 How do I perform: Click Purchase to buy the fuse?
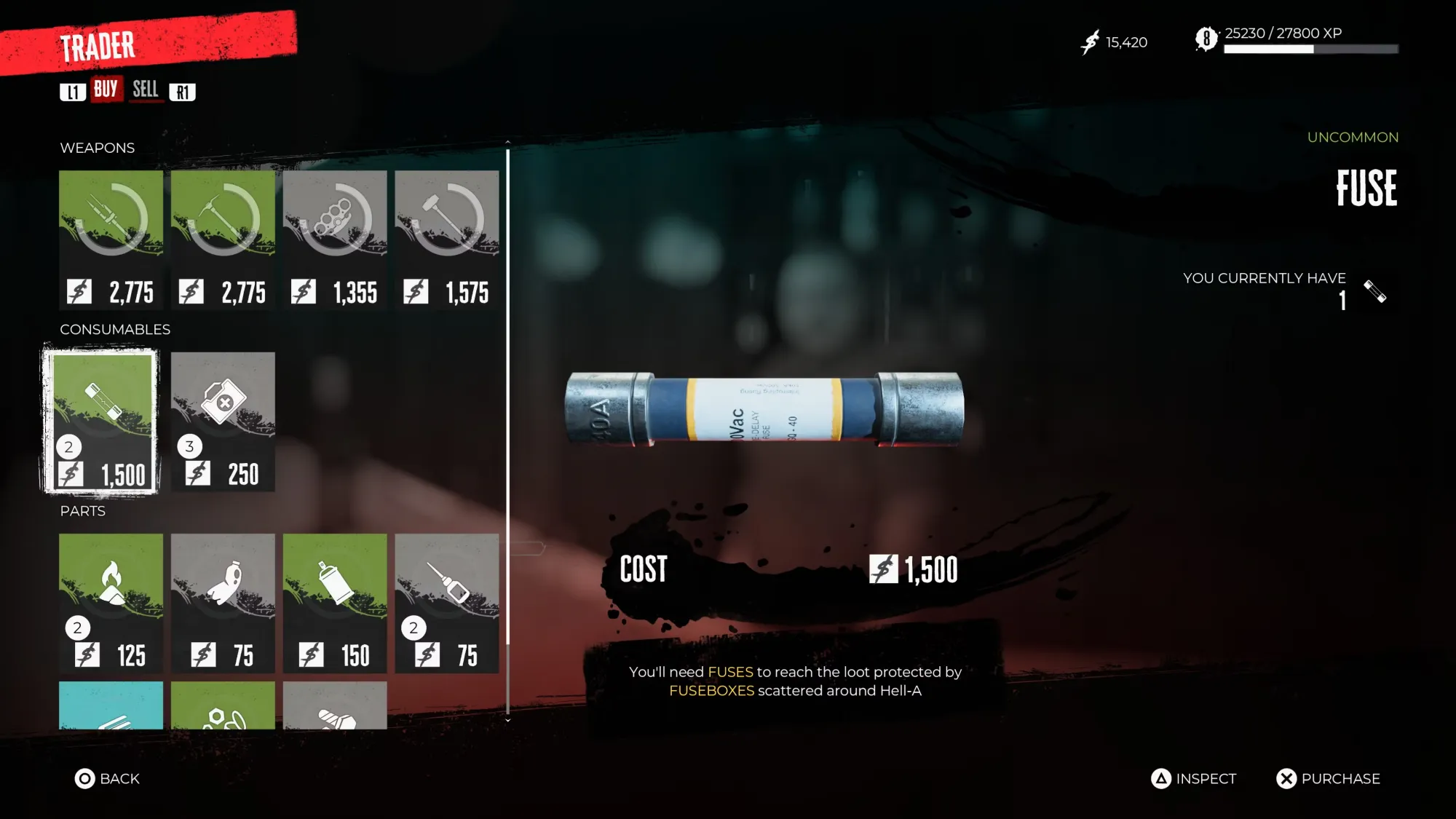[1328, 778]
